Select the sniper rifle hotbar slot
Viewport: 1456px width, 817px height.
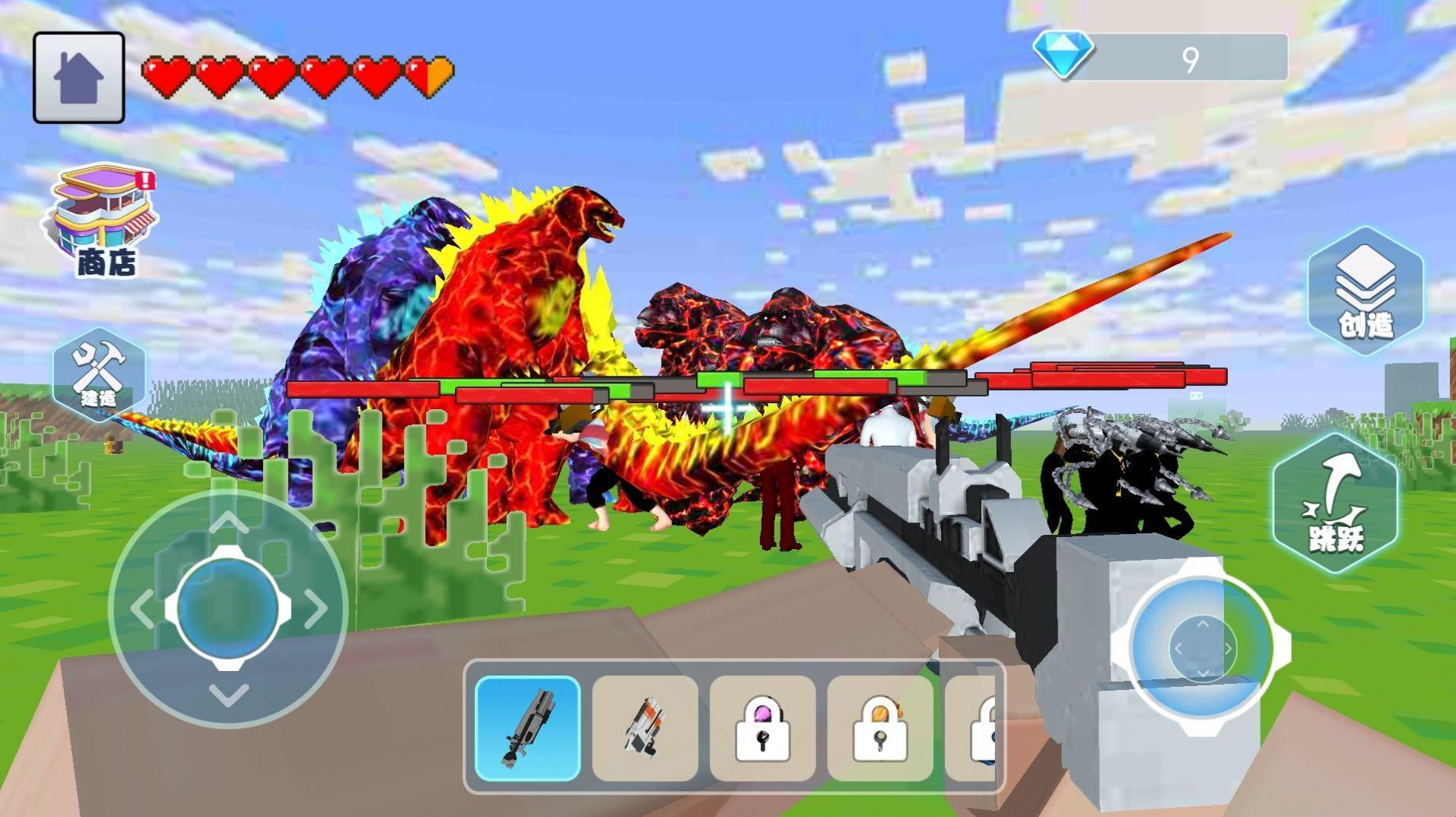click(528, 728)
